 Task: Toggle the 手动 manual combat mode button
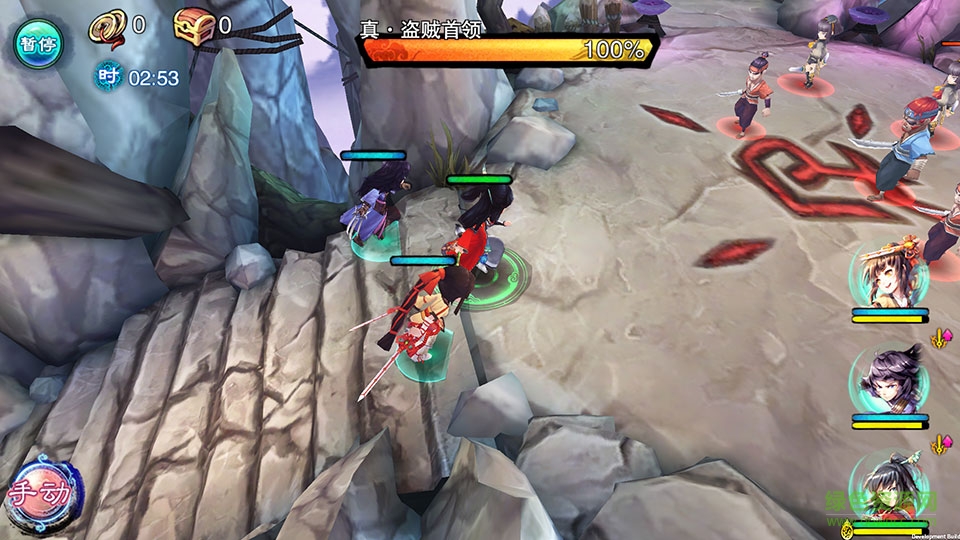coord(40,495)
